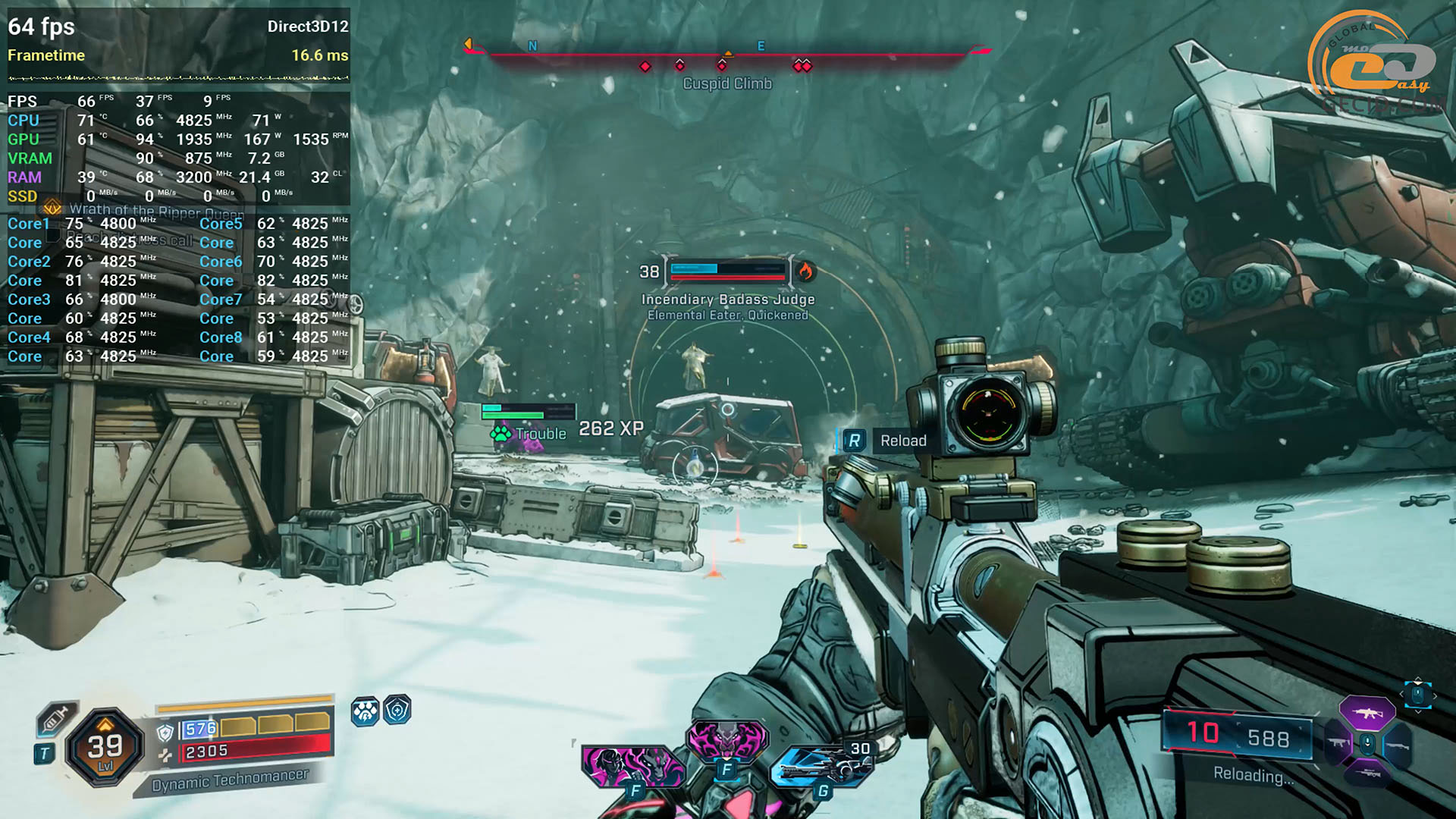1456x819 pixels.
Task: Select the highlighted purple assault rifle slot
Action: point(1367,714)
